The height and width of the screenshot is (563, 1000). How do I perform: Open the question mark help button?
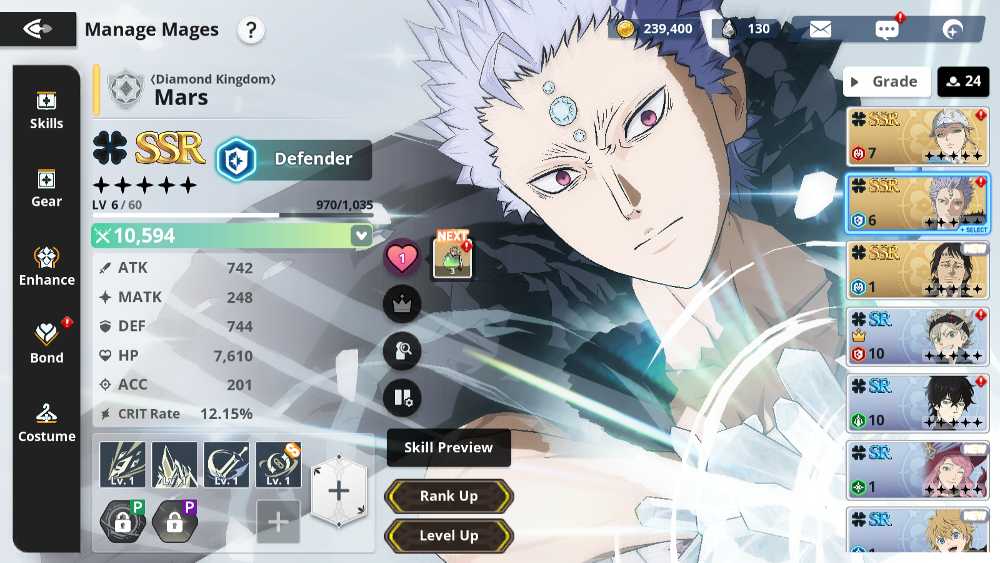click(x=251, y=30)
